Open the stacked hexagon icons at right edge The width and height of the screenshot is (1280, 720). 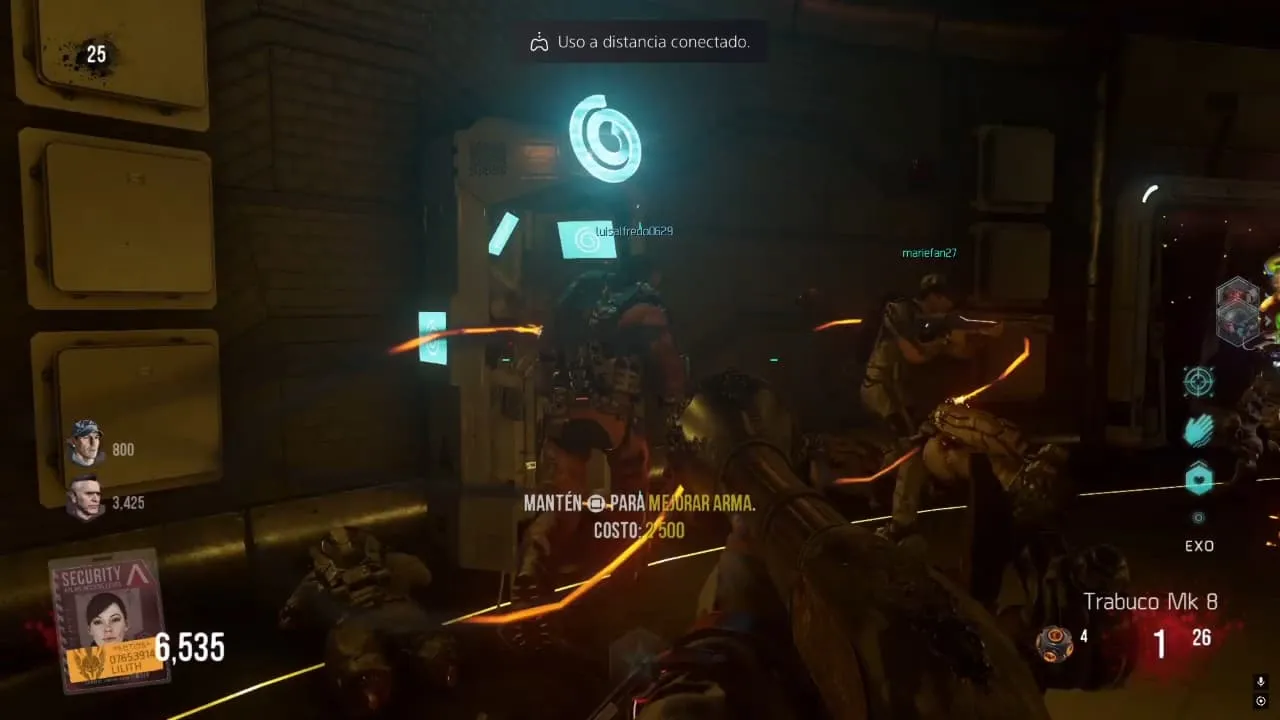point(1238,311)
